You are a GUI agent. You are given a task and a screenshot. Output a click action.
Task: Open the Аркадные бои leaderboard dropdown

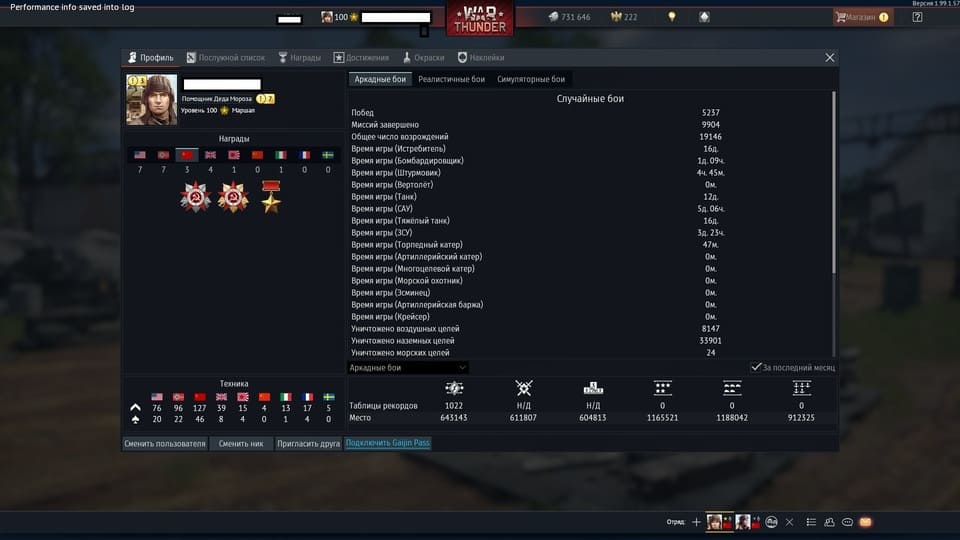407,368
